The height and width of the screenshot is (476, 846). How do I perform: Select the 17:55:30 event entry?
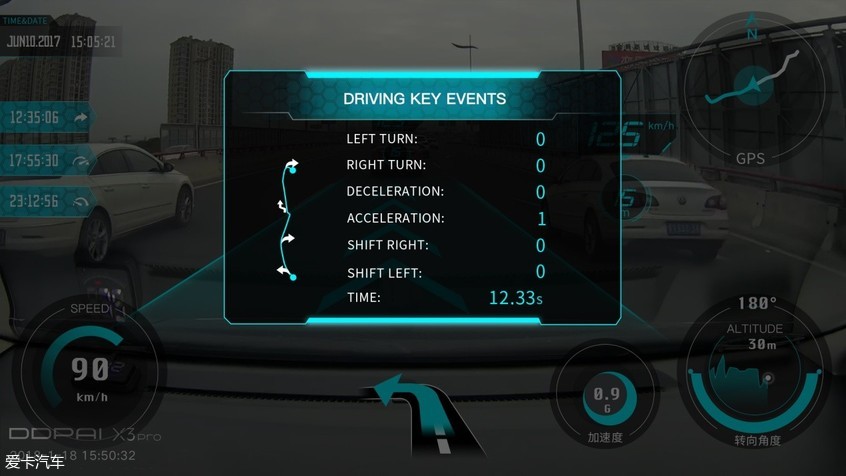click(48, 160)
